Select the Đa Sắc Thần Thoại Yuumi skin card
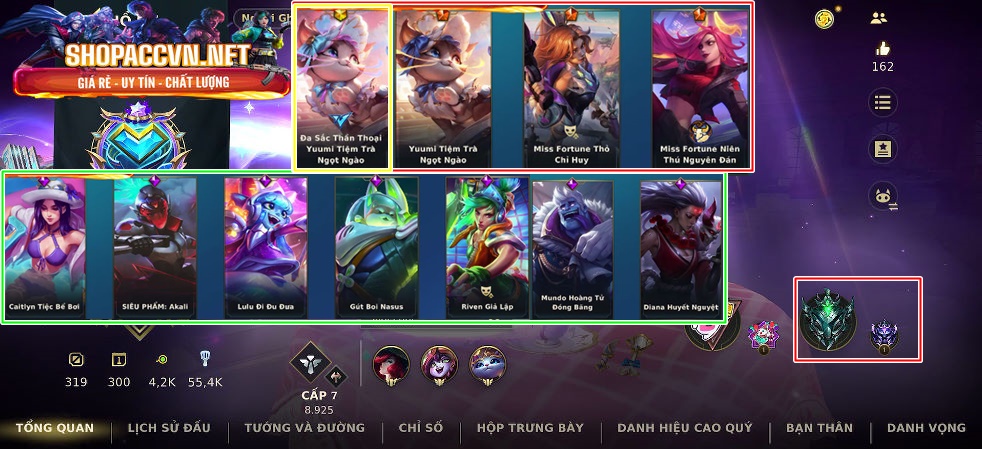Viewport: 982px width, 449px height. pyautogui.click(x=343, y=87)
